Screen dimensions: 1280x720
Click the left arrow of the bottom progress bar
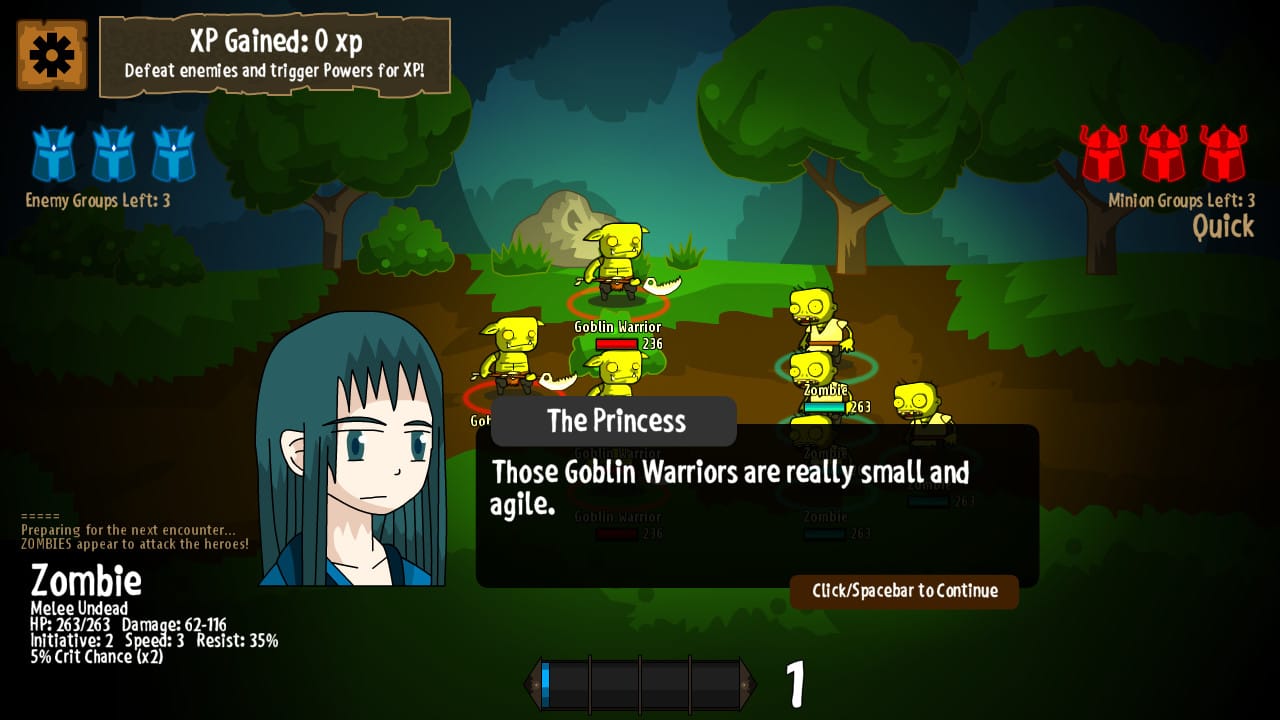(535, 682)
